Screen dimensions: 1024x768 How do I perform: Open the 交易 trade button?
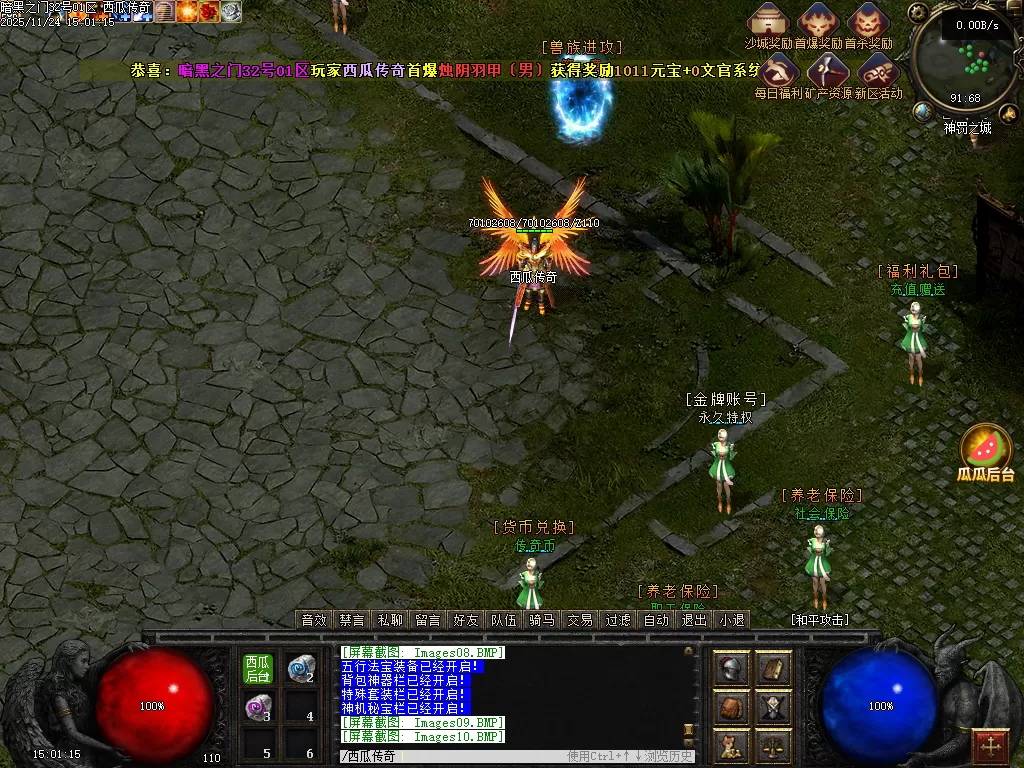580,620
